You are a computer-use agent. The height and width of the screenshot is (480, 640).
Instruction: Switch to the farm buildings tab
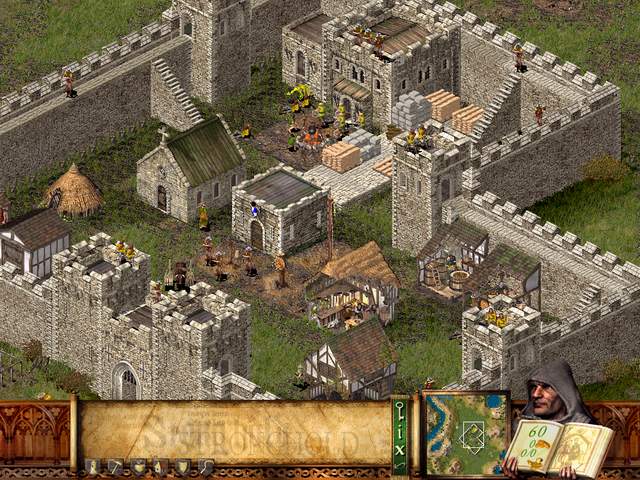pyautogui.click(x=137, y=466)
